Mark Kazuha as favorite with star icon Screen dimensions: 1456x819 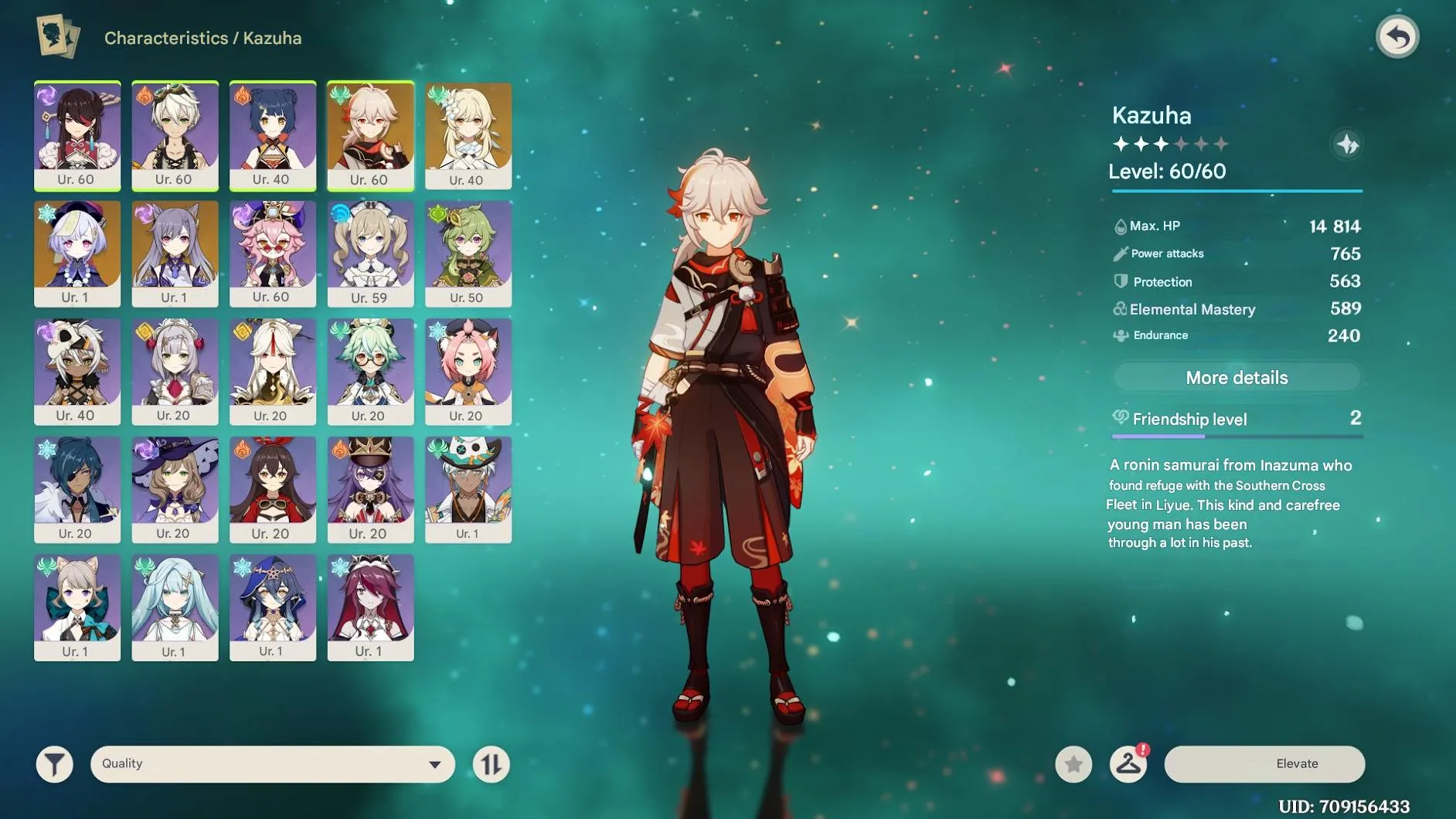[1074, 763]
